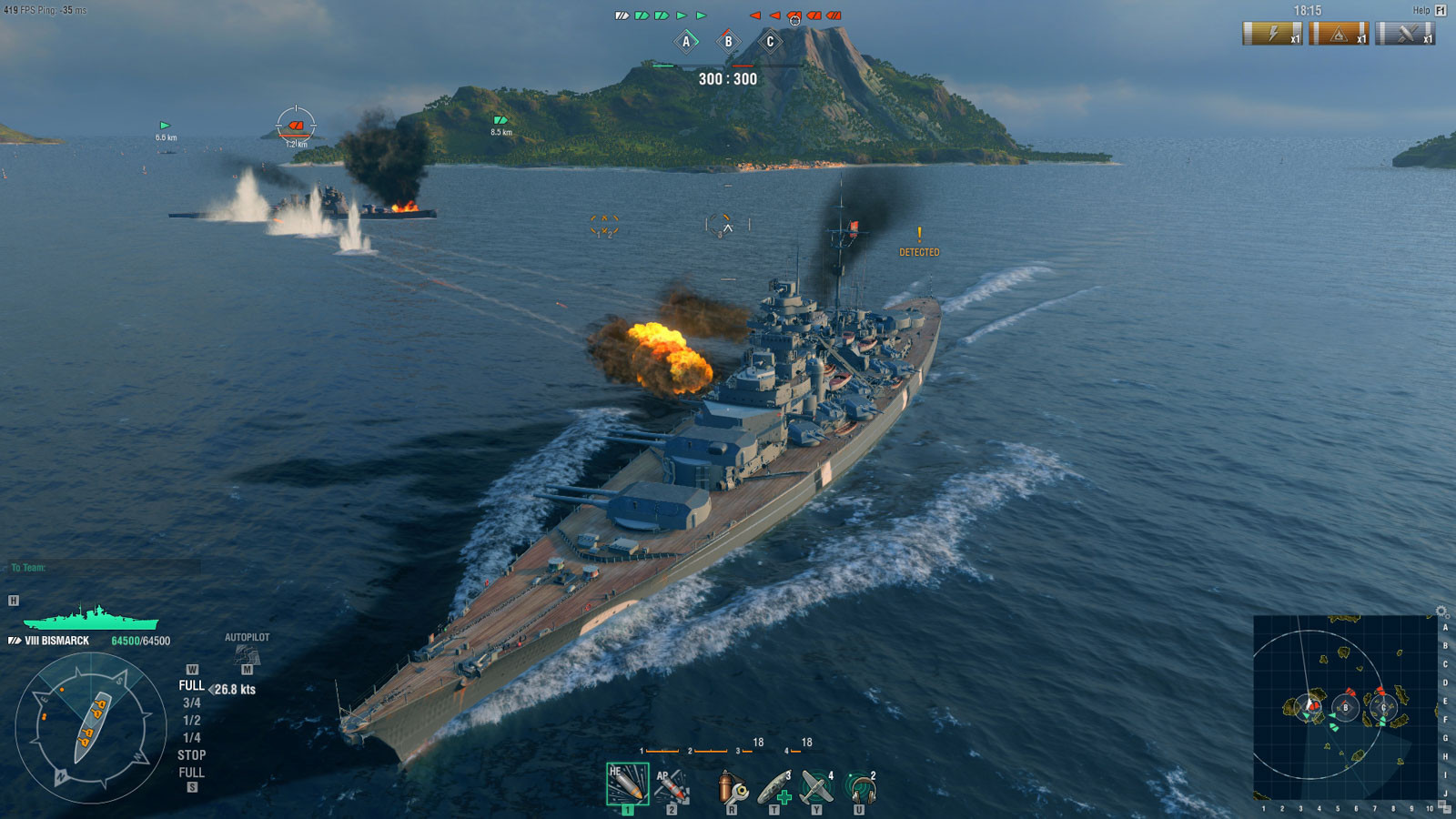1456x819 pixels.
Task: Click the grey crossed-shell ribbon
Action: pos(1405,34)
